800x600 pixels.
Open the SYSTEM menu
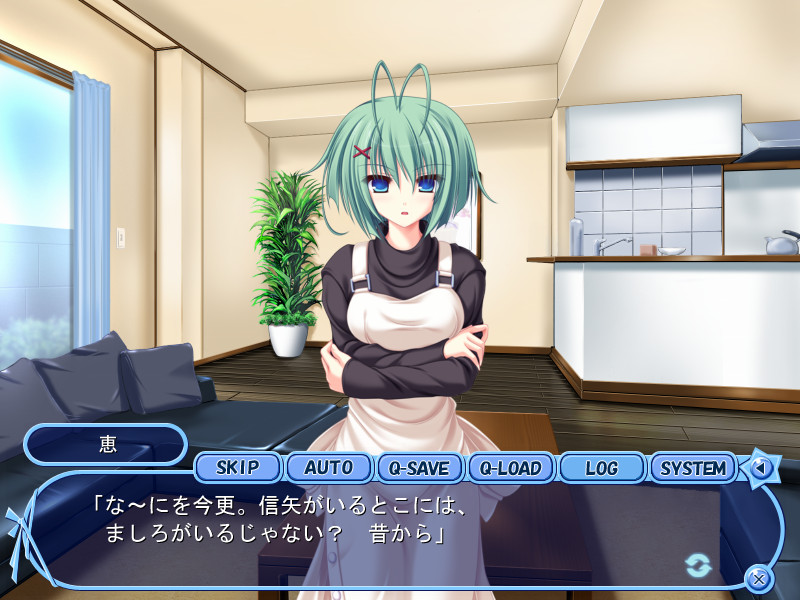(x=693, y=467)
